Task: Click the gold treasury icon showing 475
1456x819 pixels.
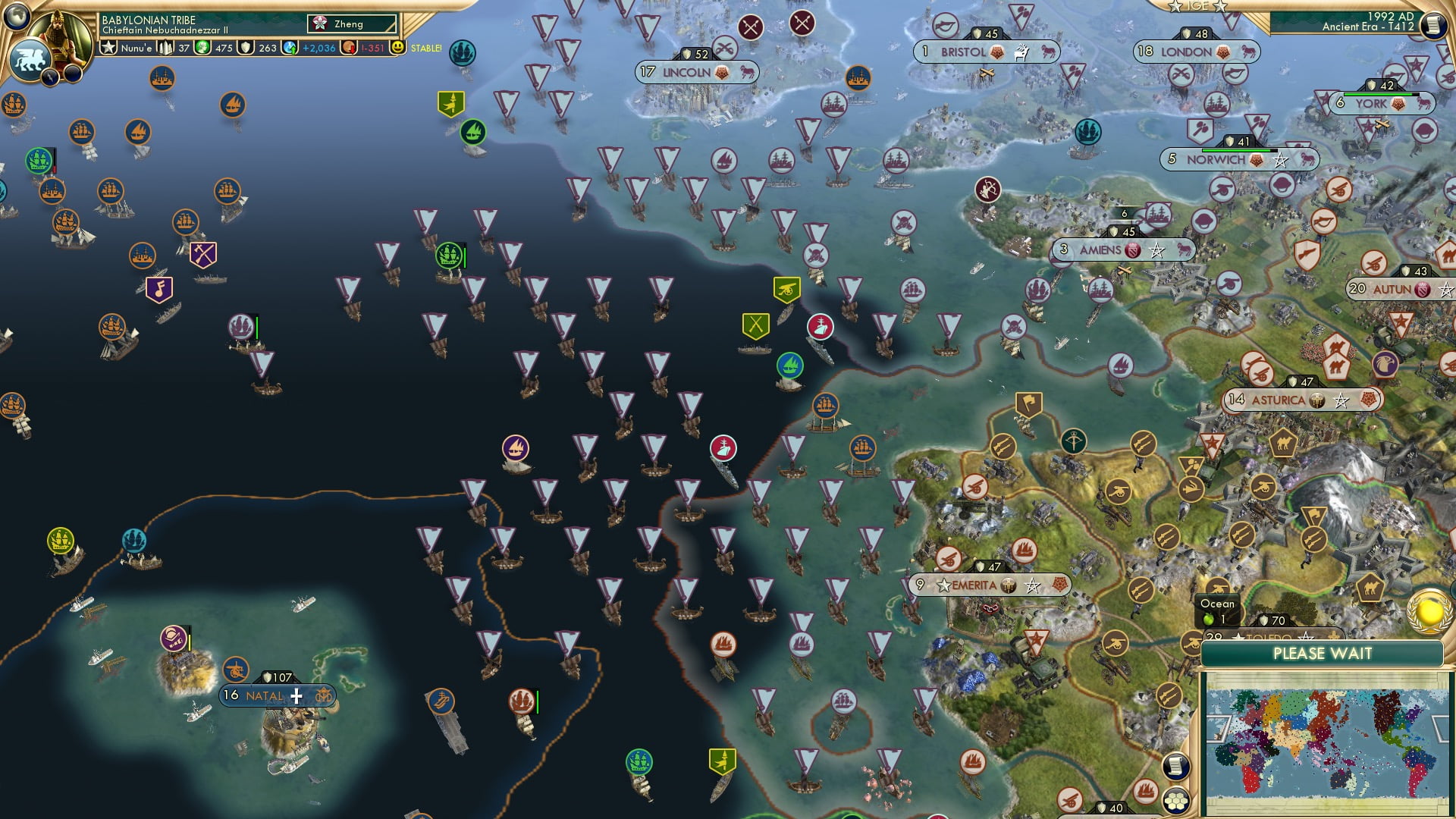Action: click(202, 48)
